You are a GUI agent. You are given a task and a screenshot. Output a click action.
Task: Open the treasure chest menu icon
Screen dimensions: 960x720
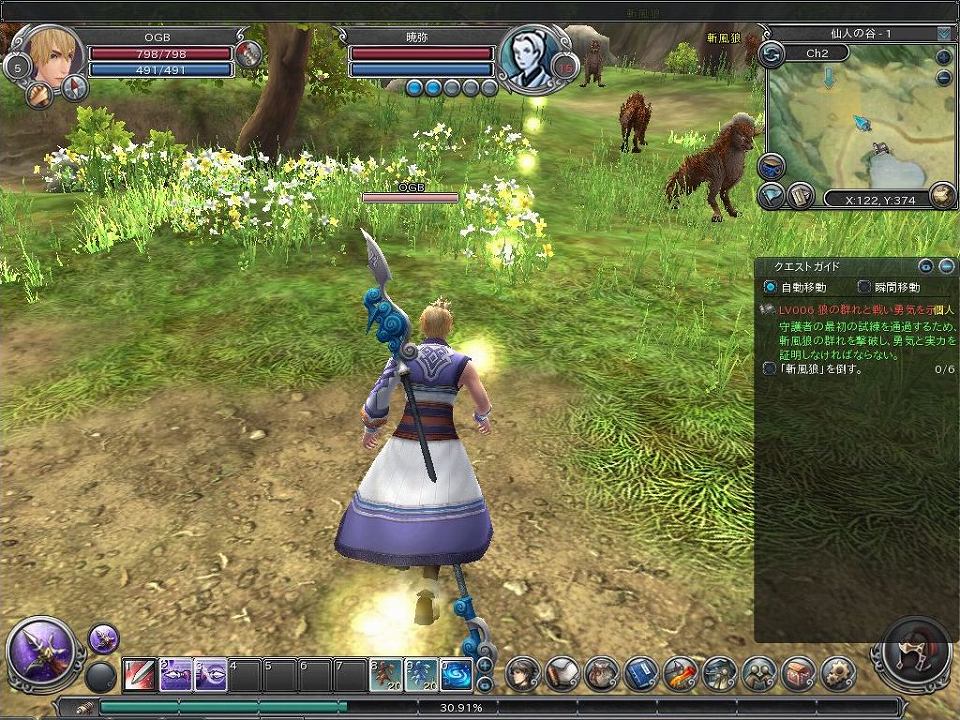[x=798, y=673]
